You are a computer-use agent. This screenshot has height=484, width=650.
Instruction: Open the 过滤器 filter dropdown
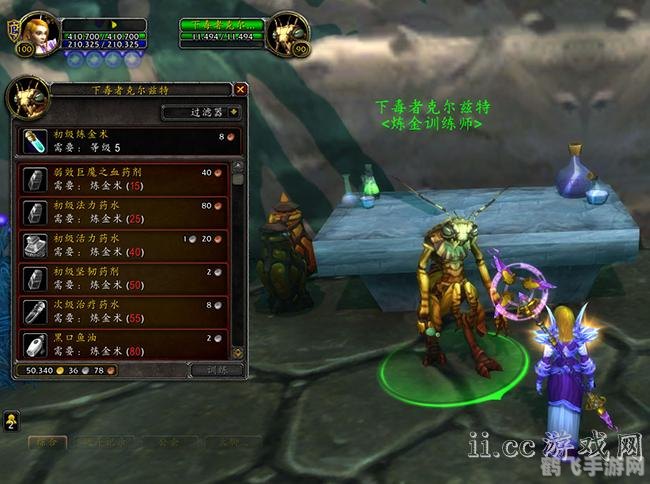pos(202,113)
